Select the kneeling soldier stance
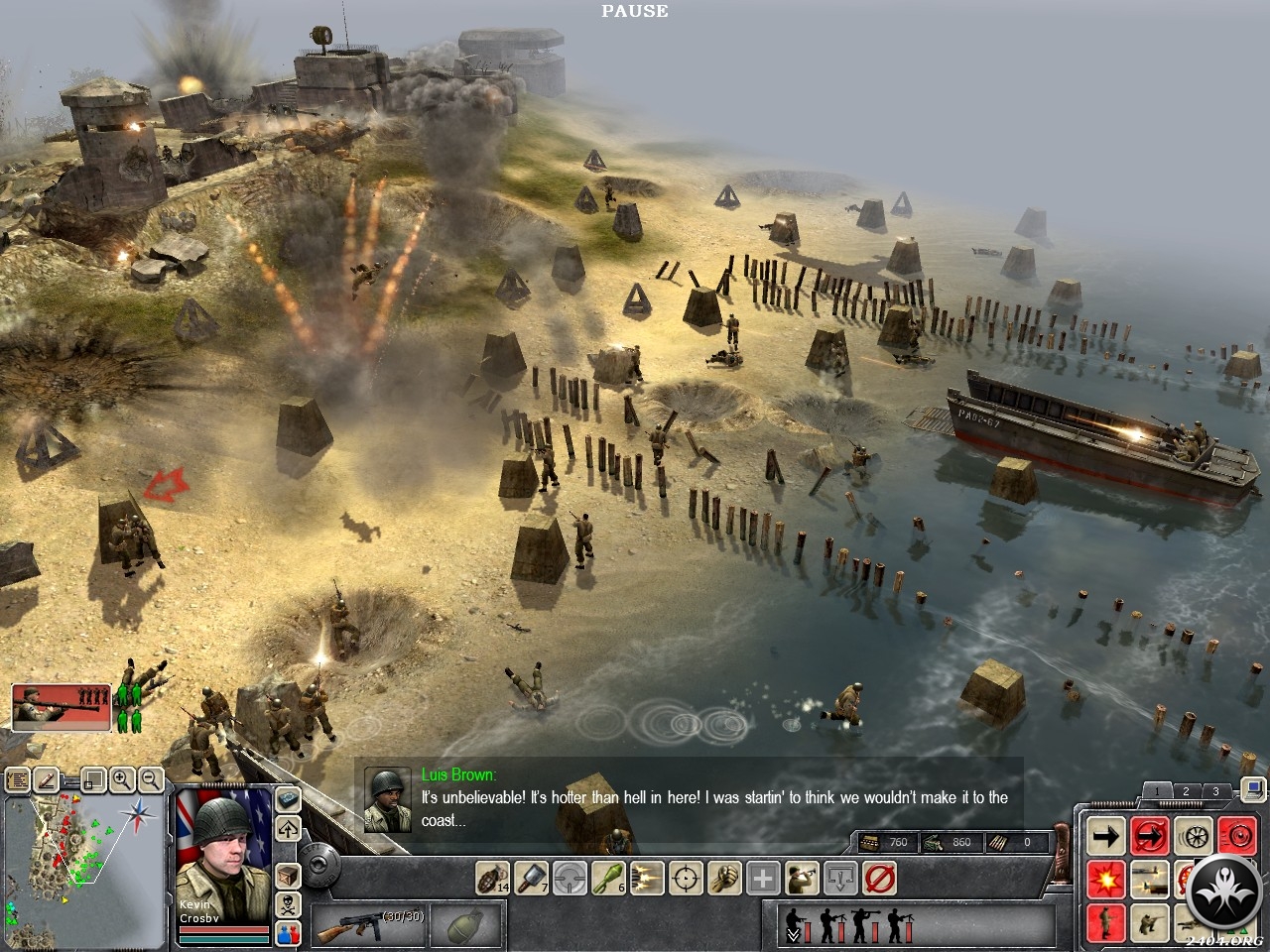The image size is (1270, 952). [1149, 922]
